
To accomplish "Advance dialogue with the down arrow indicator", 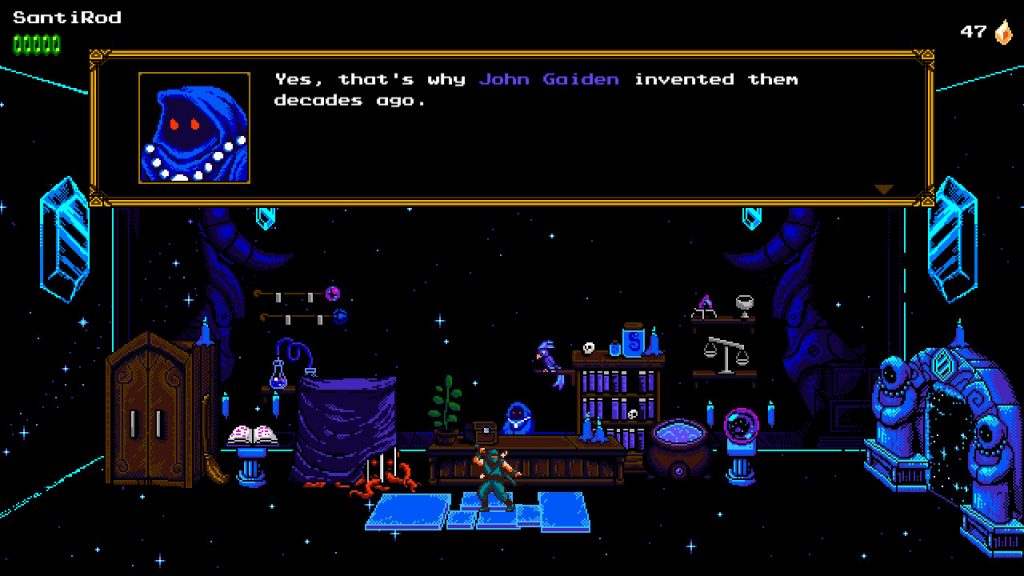I will pyautogui.click(x=883, y=189).
